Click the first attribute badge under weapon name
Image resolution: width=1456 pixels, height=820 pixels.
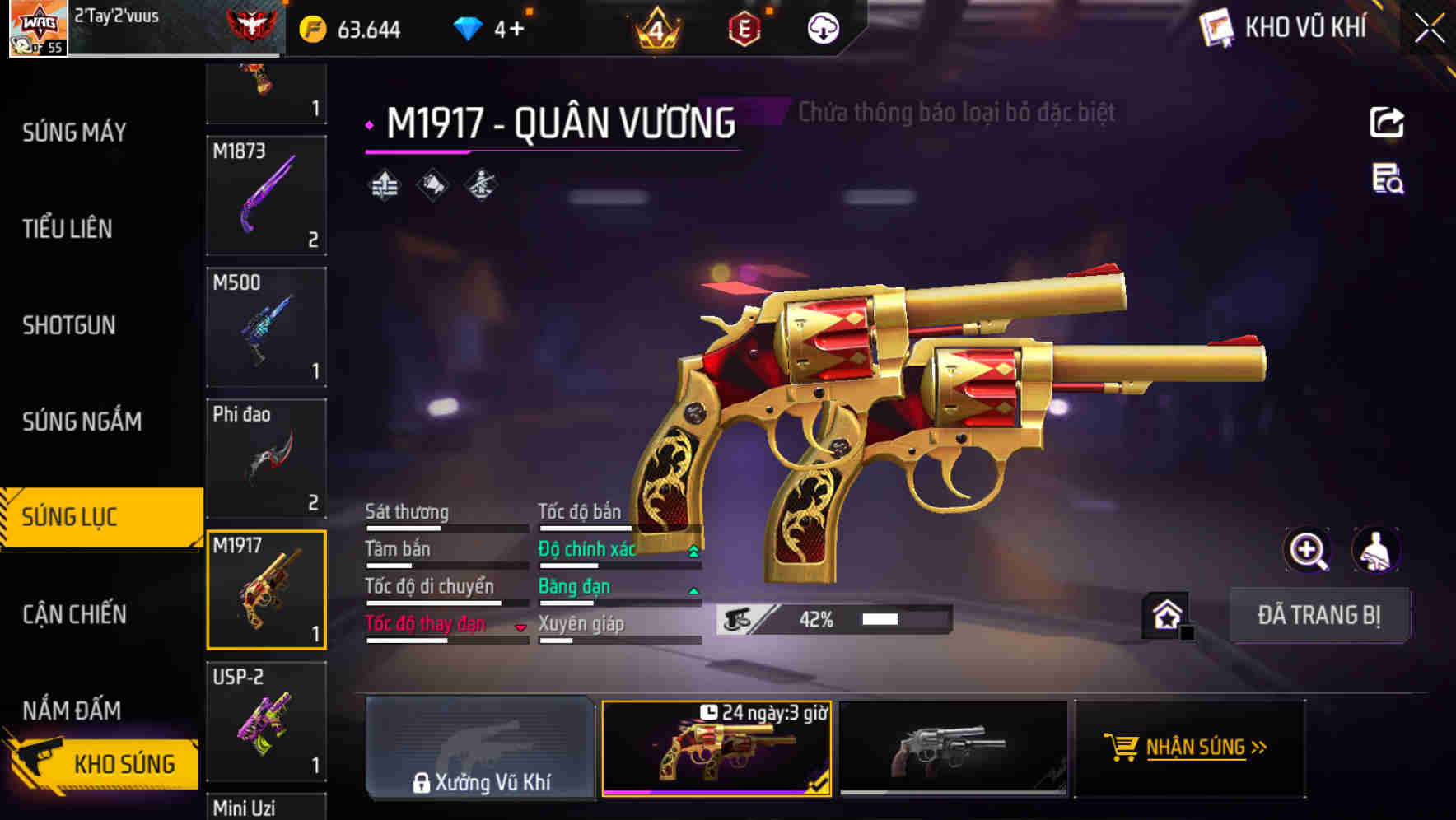point(384,186)
